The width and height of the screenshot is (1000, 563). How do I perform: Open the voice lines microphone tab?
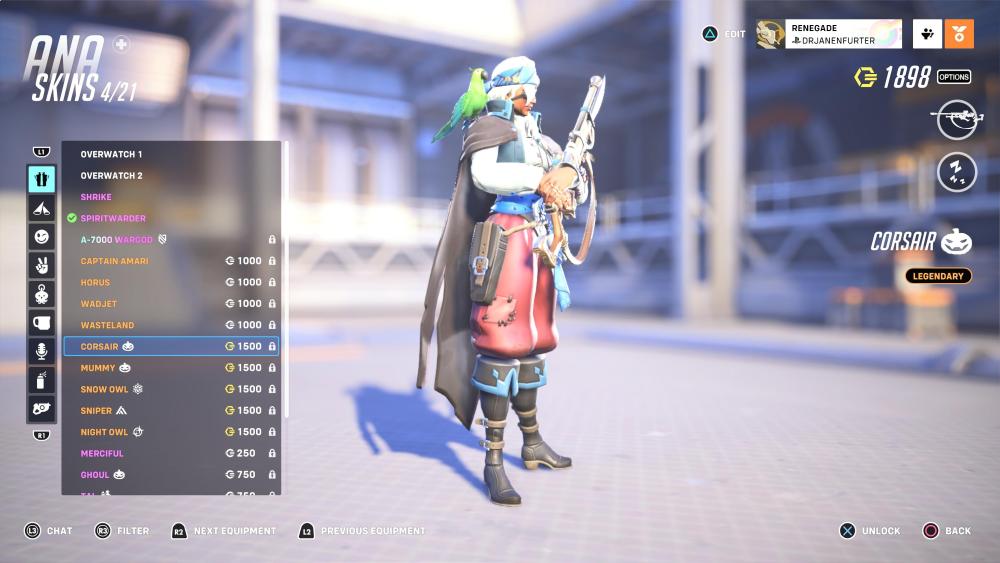pos(41,351)
